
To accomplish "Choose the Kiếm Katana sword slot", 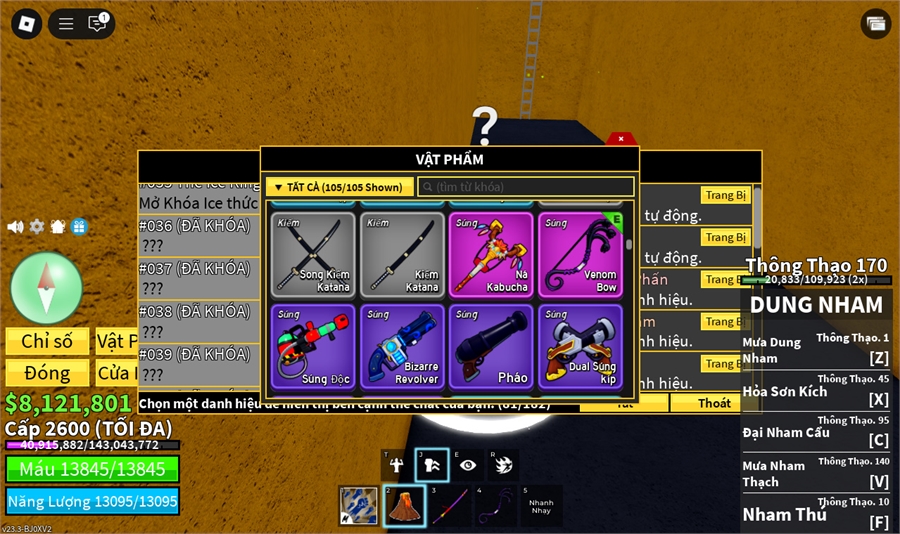I will 402,254.
